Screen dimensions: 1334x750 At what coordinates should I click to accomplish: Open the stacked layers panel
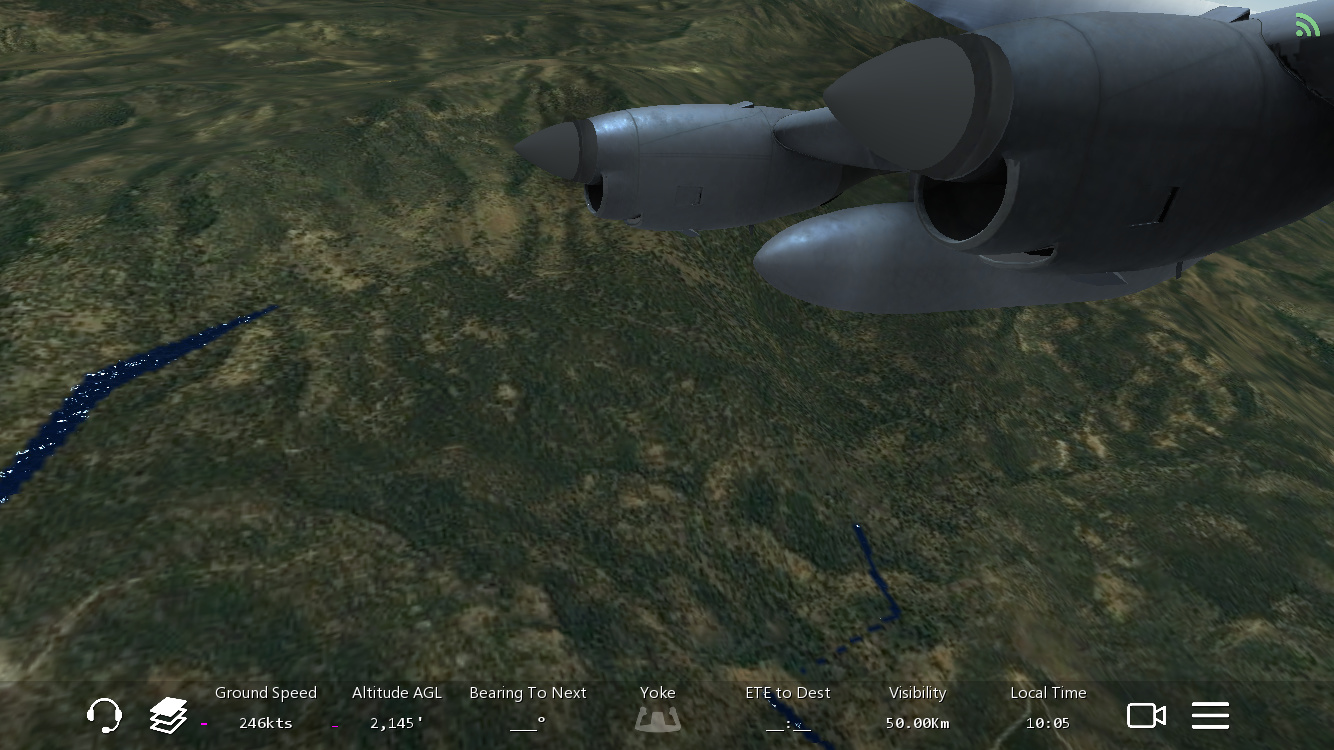(168, 715)
